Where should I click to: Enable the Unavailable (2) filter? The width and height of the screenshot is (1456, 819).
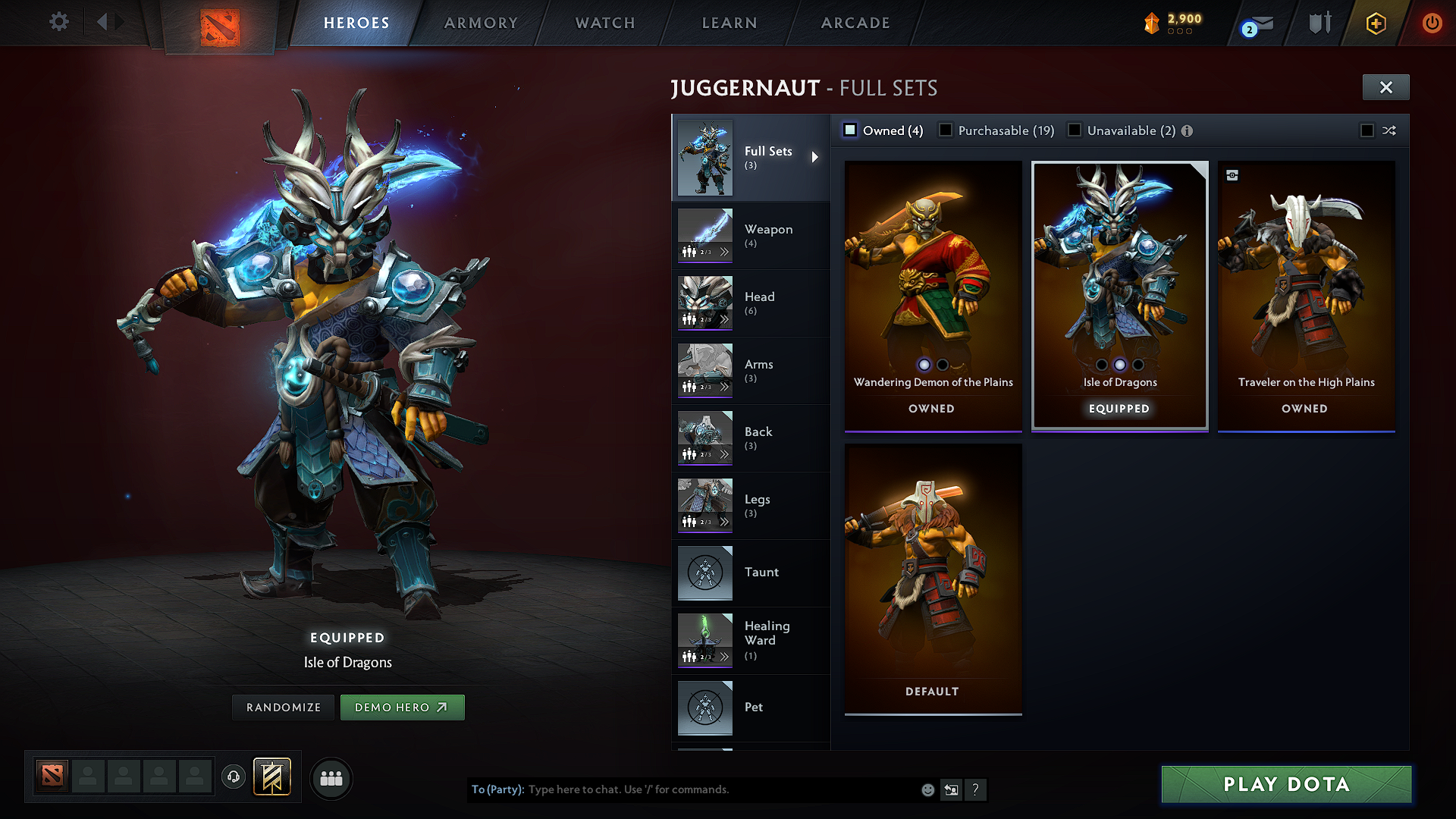(x=1075, y=130)
